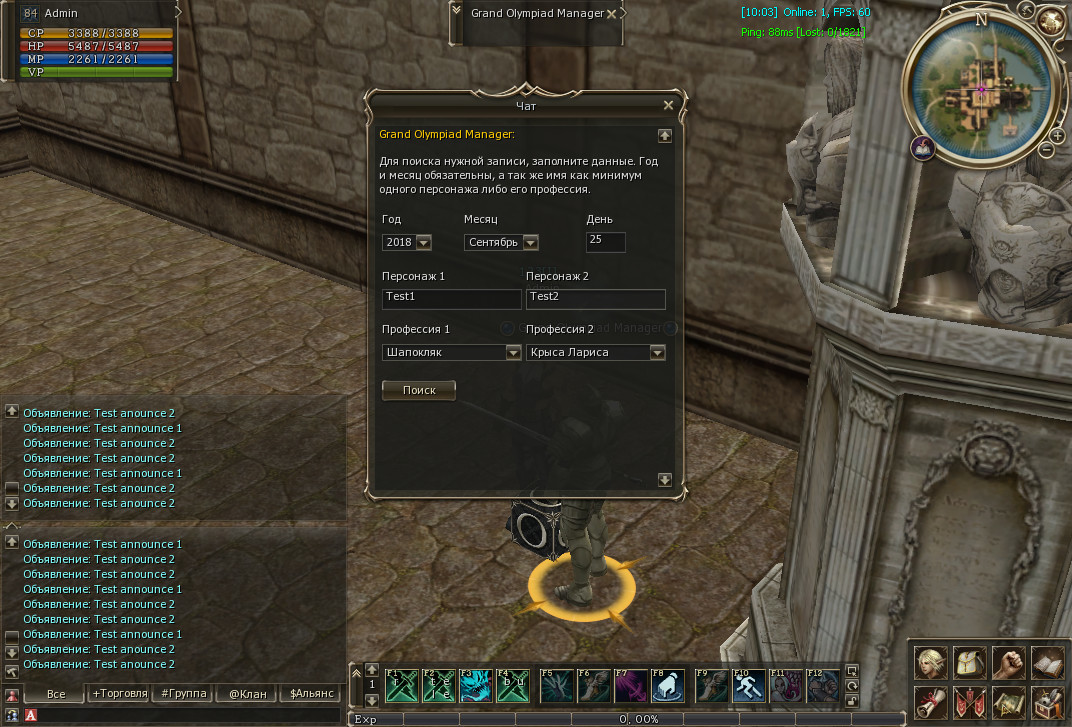Screen dimensions: 1072x727
Task: Close the Чат dialog window
Action: [x=668, y=105]
